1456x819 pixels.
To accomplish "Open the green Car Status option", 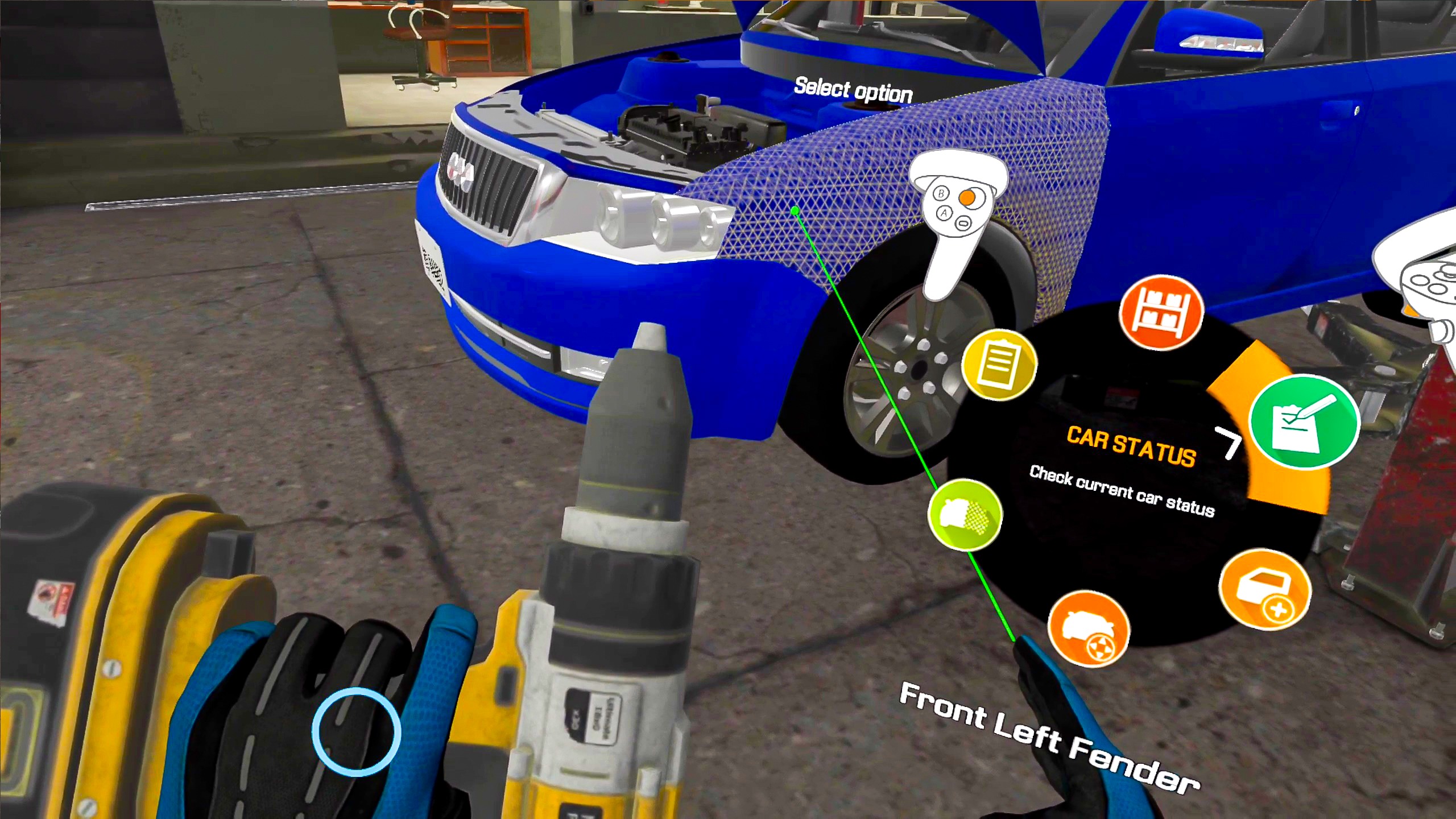I will coord(1304,421).
